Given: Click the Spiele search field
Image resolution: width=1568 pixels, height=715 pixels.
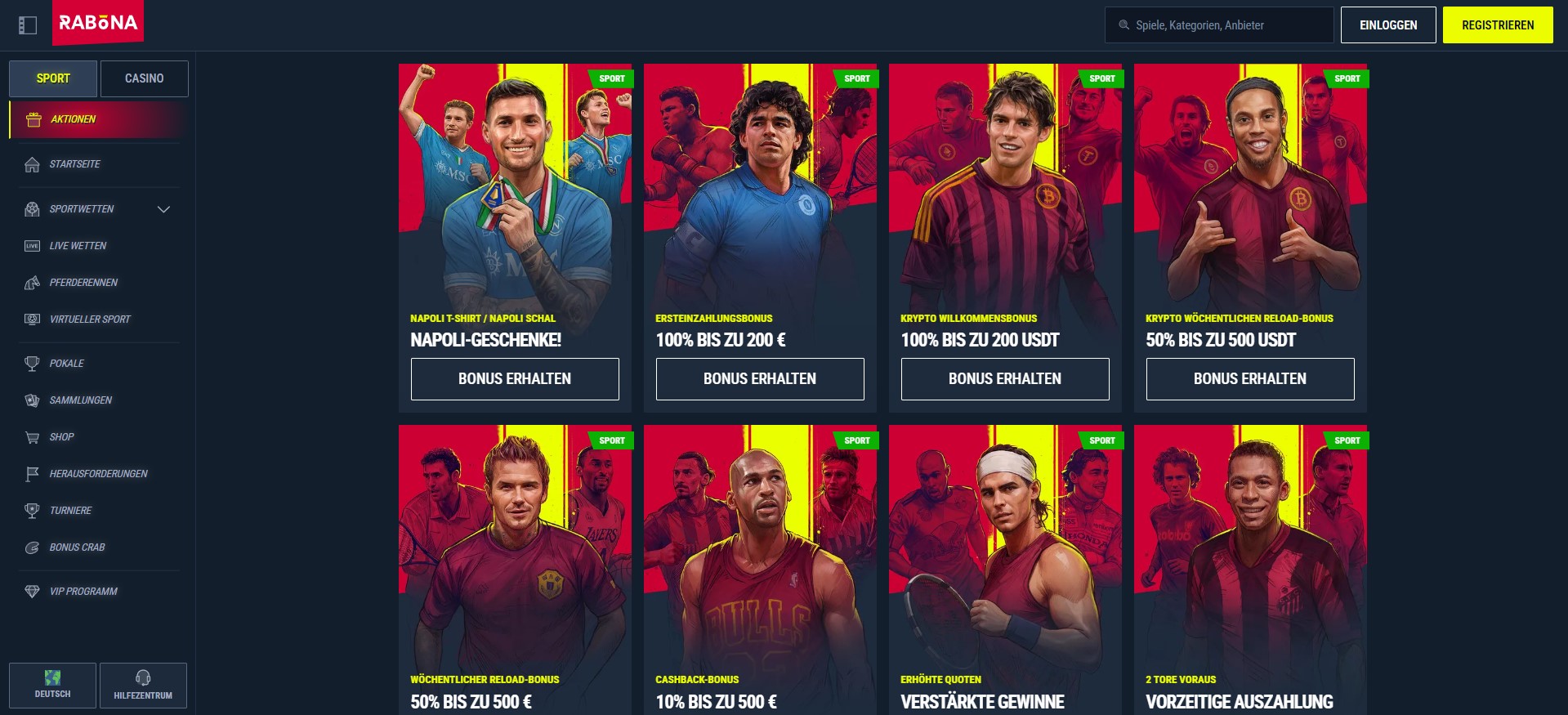Looking at the screenshot, I should [x=1217, y=25].
